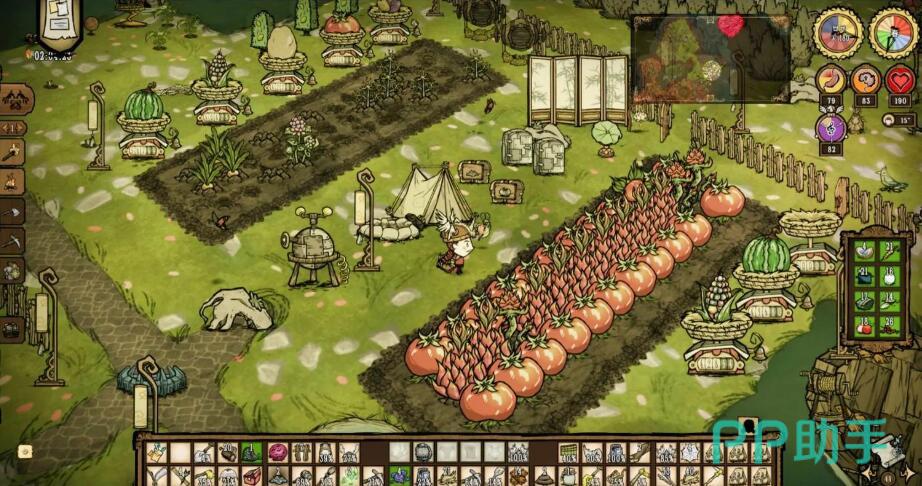Select the red tomato in the side container

864,326
